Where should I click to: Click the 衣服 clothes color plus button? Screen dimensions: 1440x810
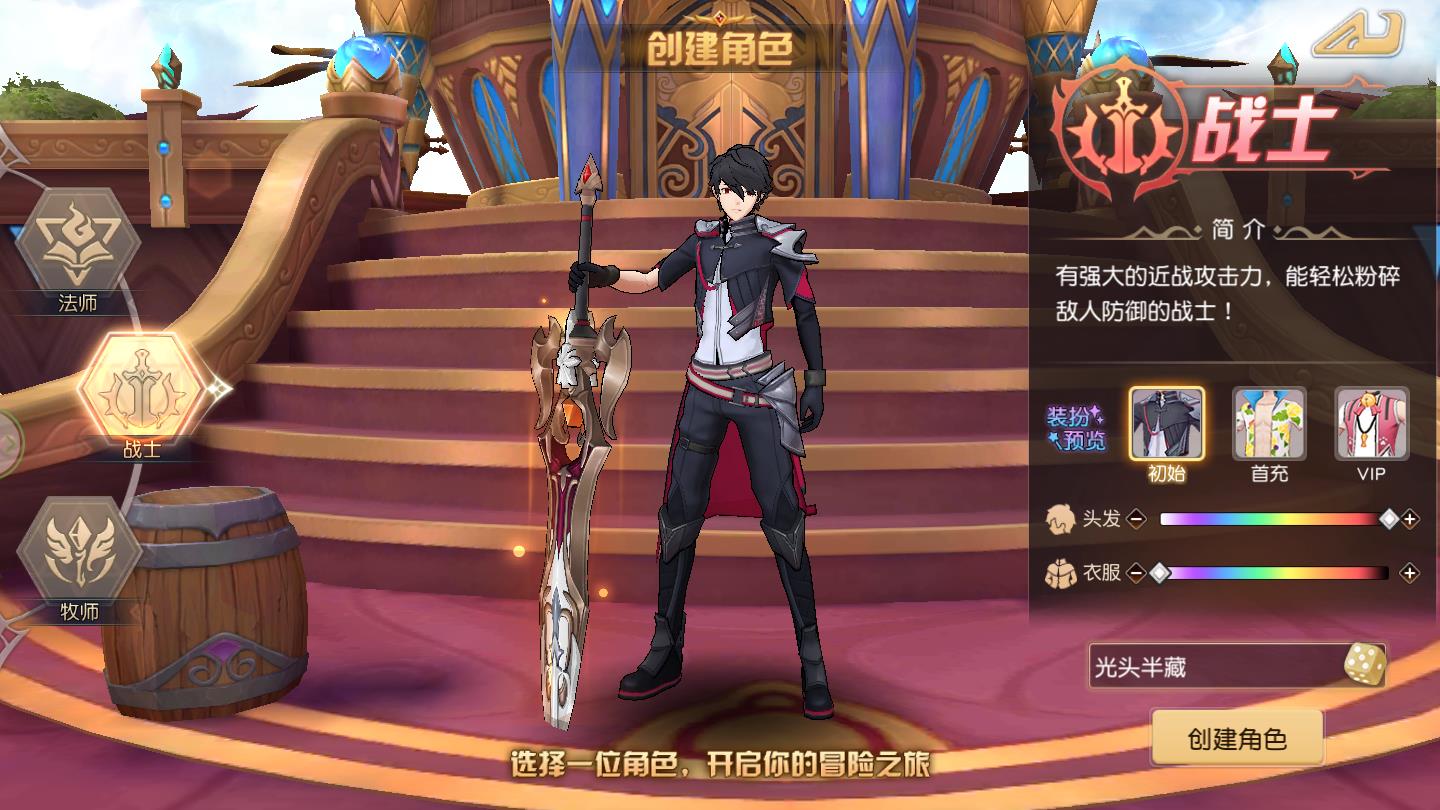point(1410,573)
